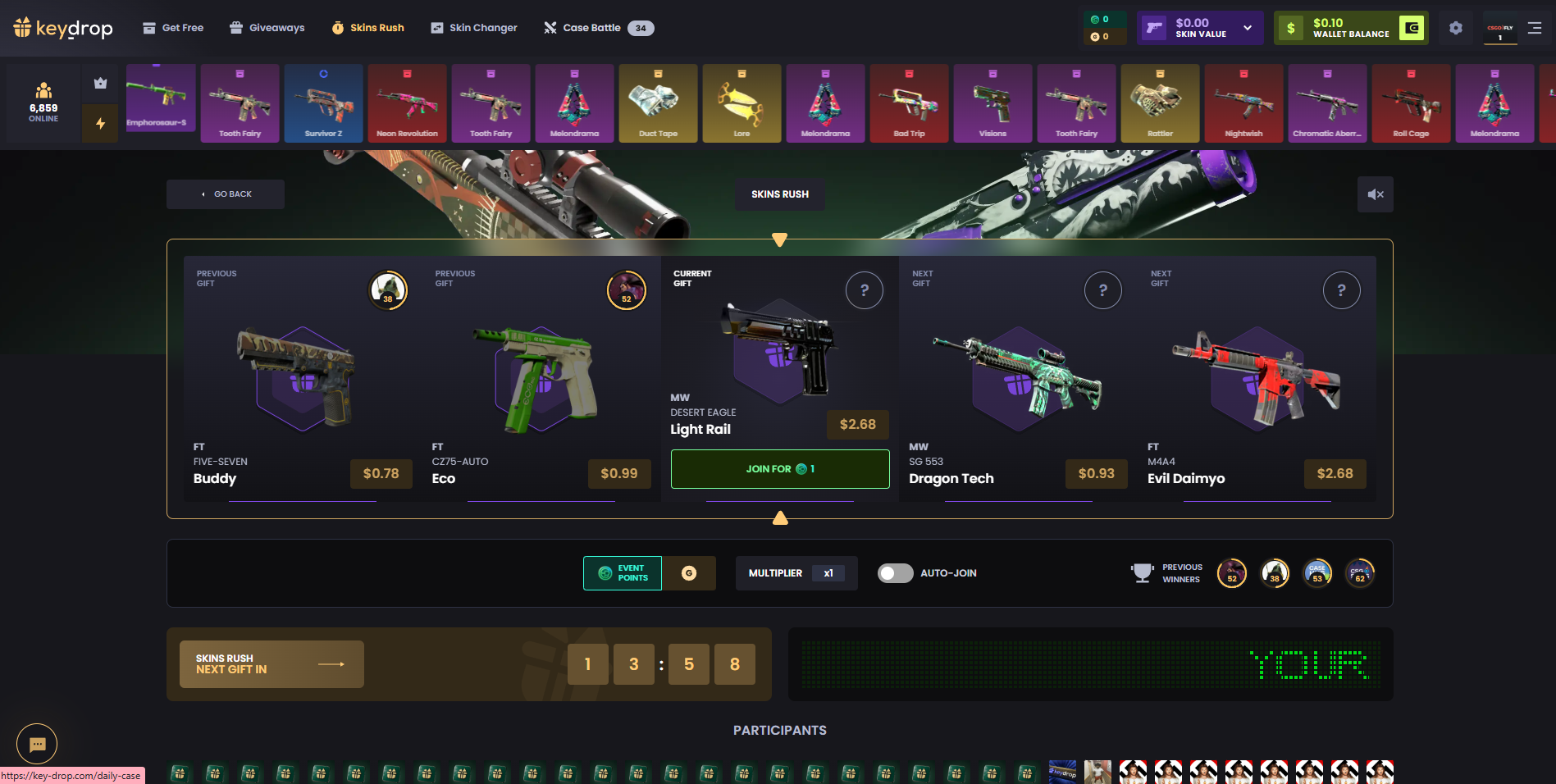Click the keydrop logo

63,28
